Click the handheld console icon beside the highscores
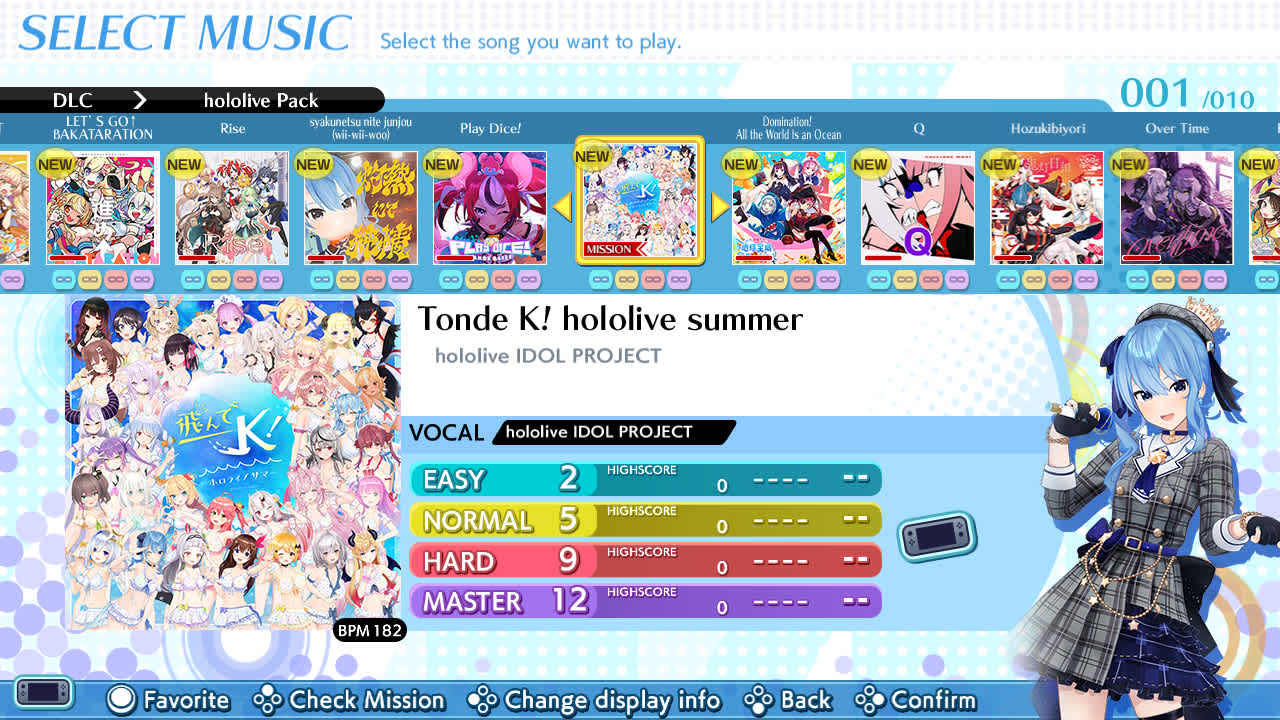Image resolution: width=1280 pixels, height=720 pixels. pos(936,538)
